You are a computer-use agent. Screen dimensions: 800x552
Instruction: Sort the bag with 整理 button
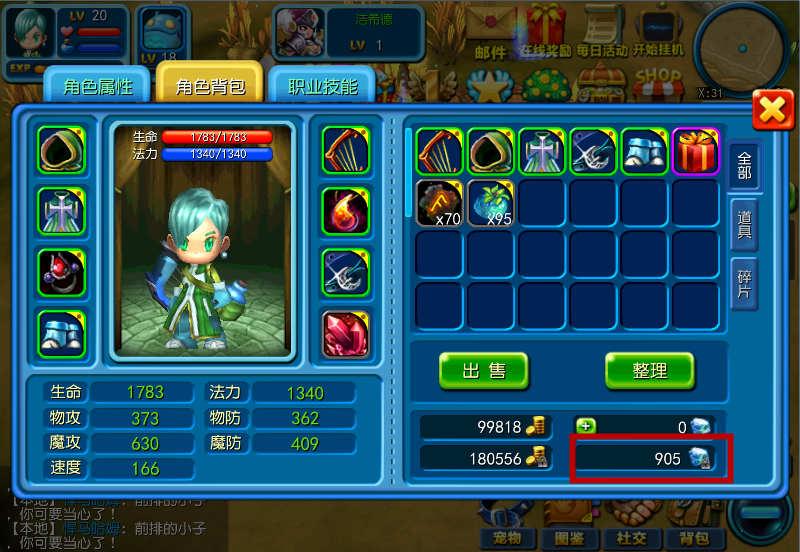point(649,371)
